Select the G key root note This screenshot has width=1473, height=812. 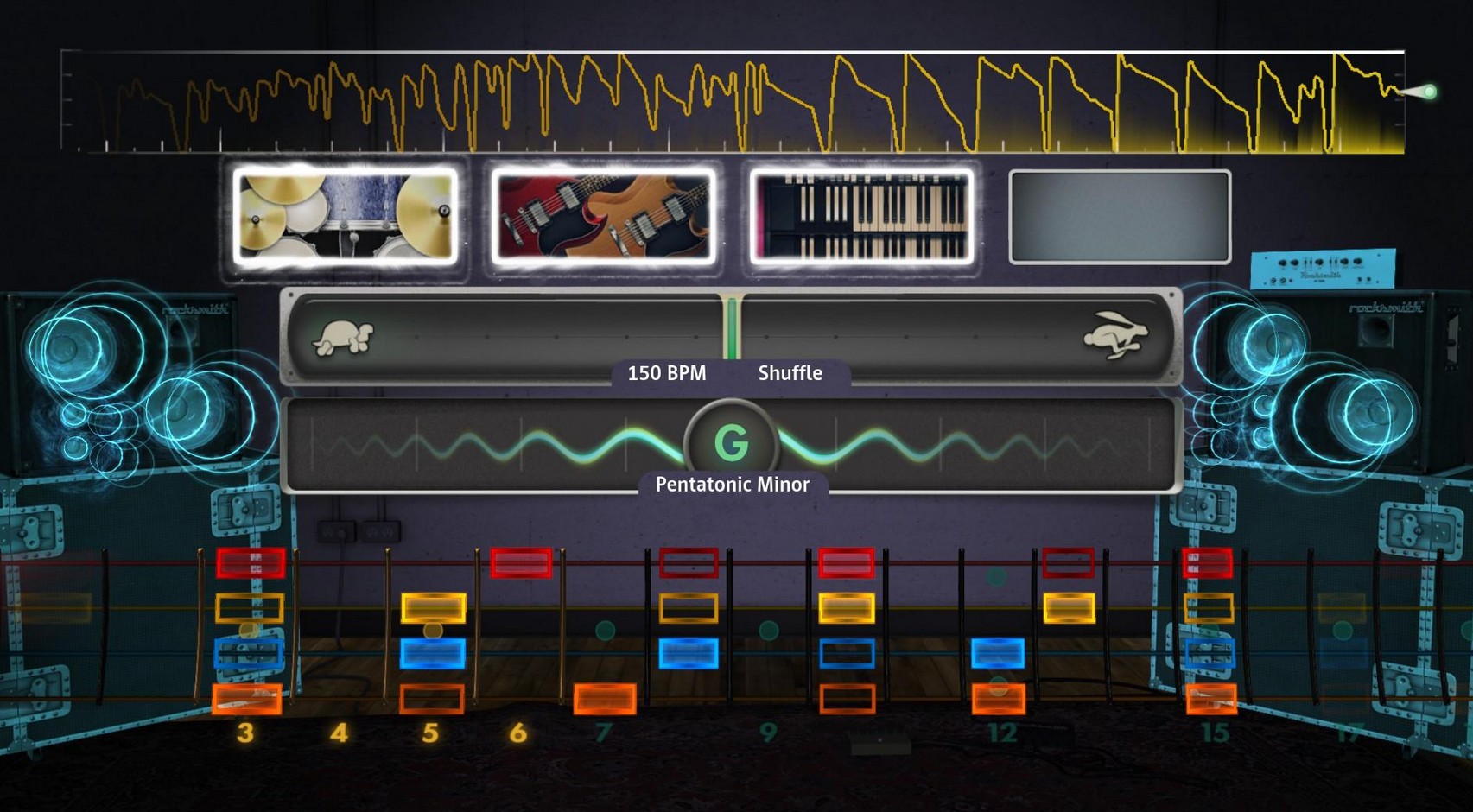click(x=731, y=444)
